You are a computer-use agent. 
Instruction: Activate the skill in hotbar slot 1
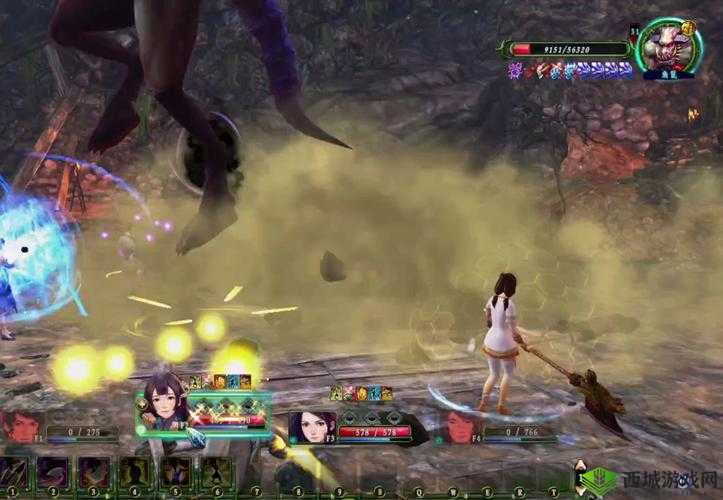coord(16,472)
